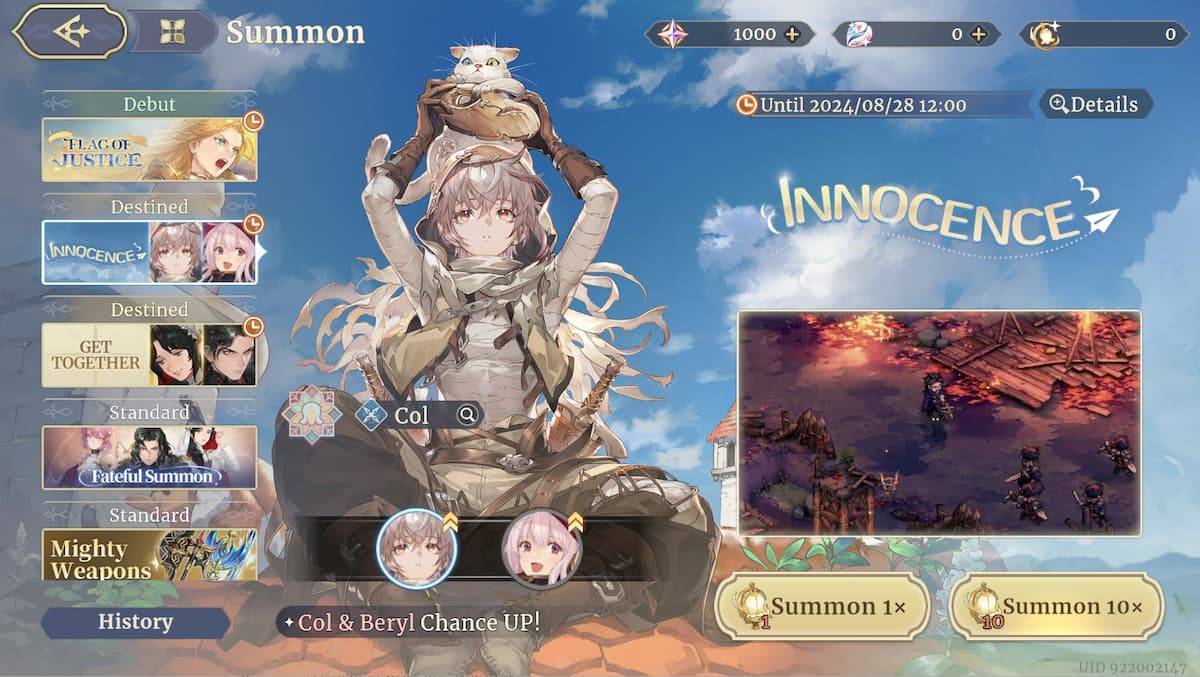1200x677 pixels.
Task: Select Beryl's round portrait
Action: point(541,548)
